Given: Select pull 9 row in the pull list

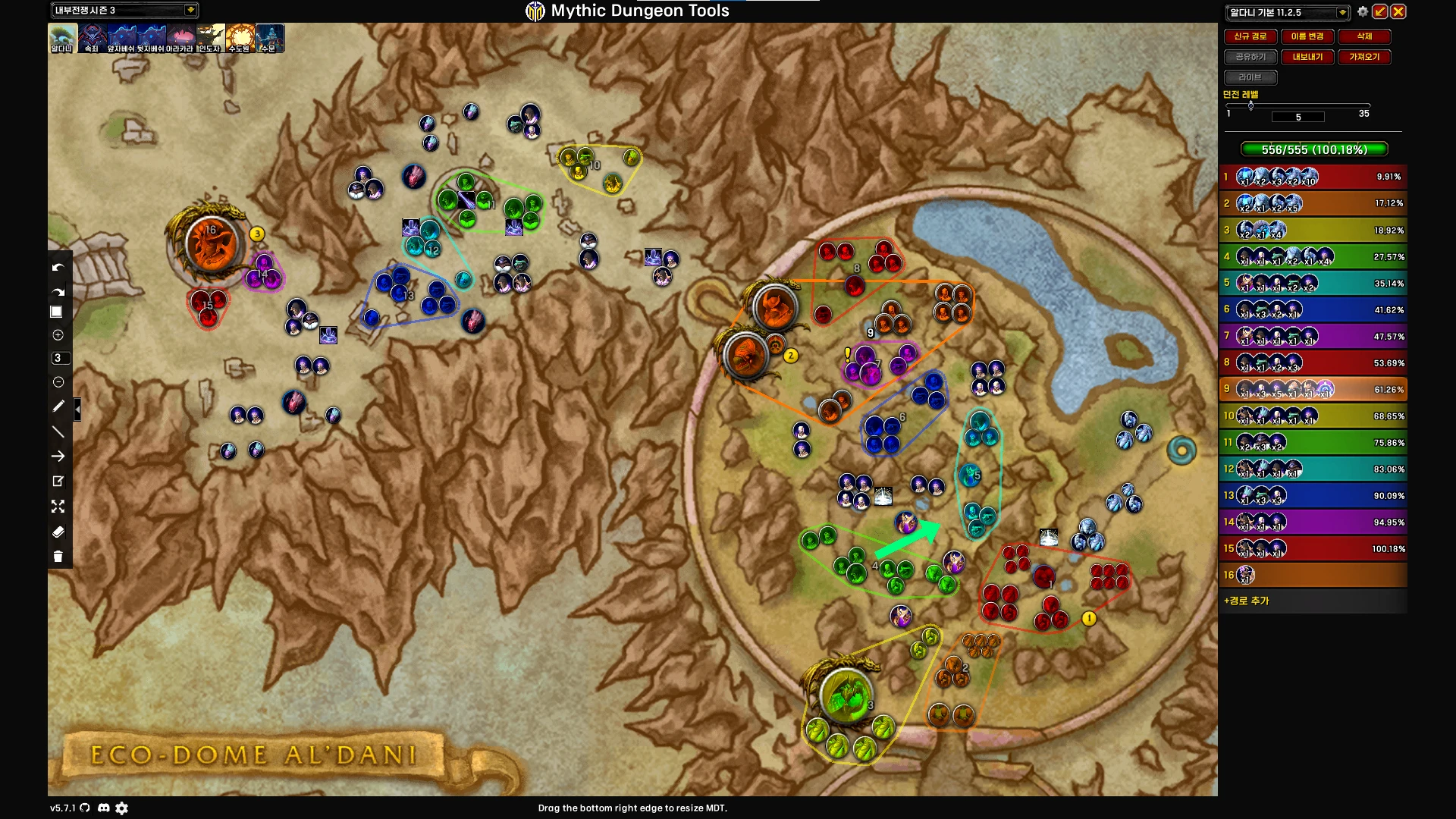Looking at the screenshot, I should click(1313, 389).
